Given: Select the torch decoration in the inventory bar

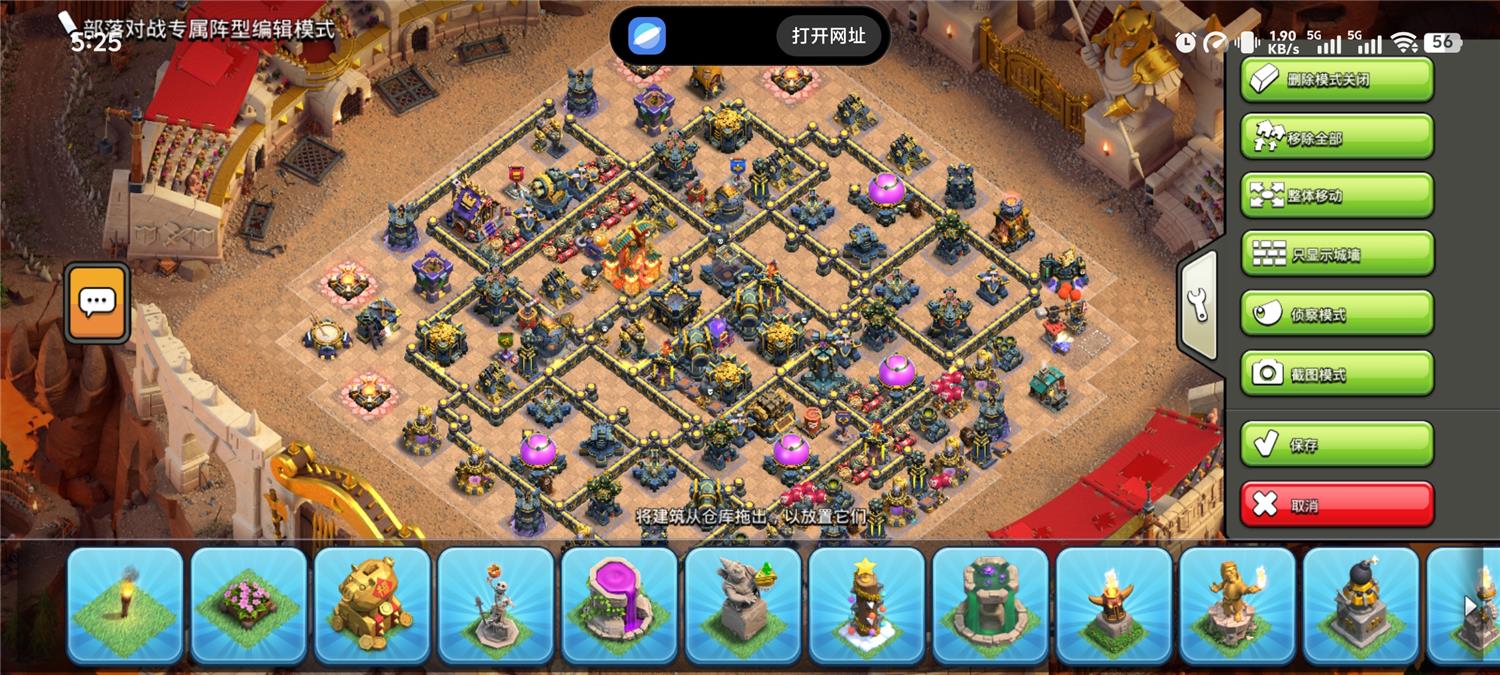Looking at the screenshot, I should [x=125, y=604].
